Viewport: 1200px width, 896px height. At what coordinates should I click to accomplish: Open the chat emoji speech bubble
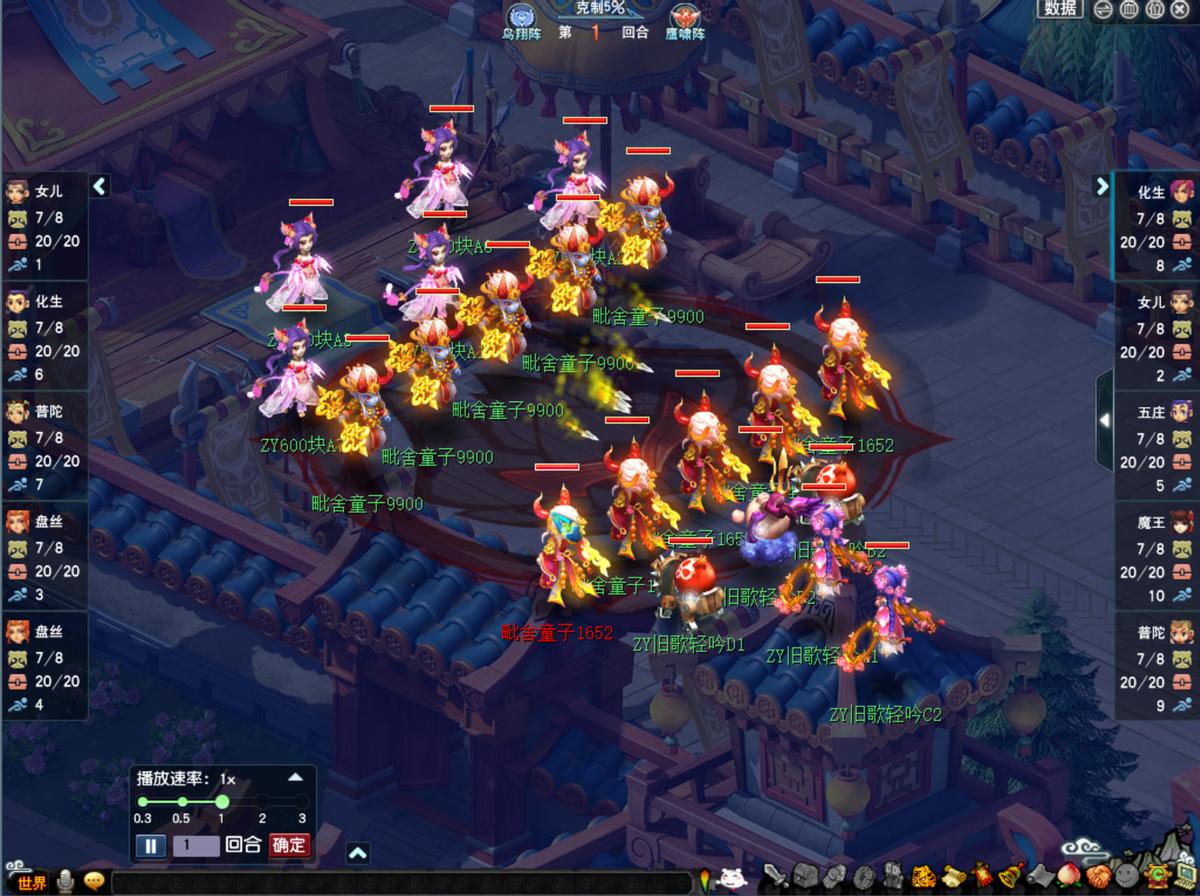point(95,881)
